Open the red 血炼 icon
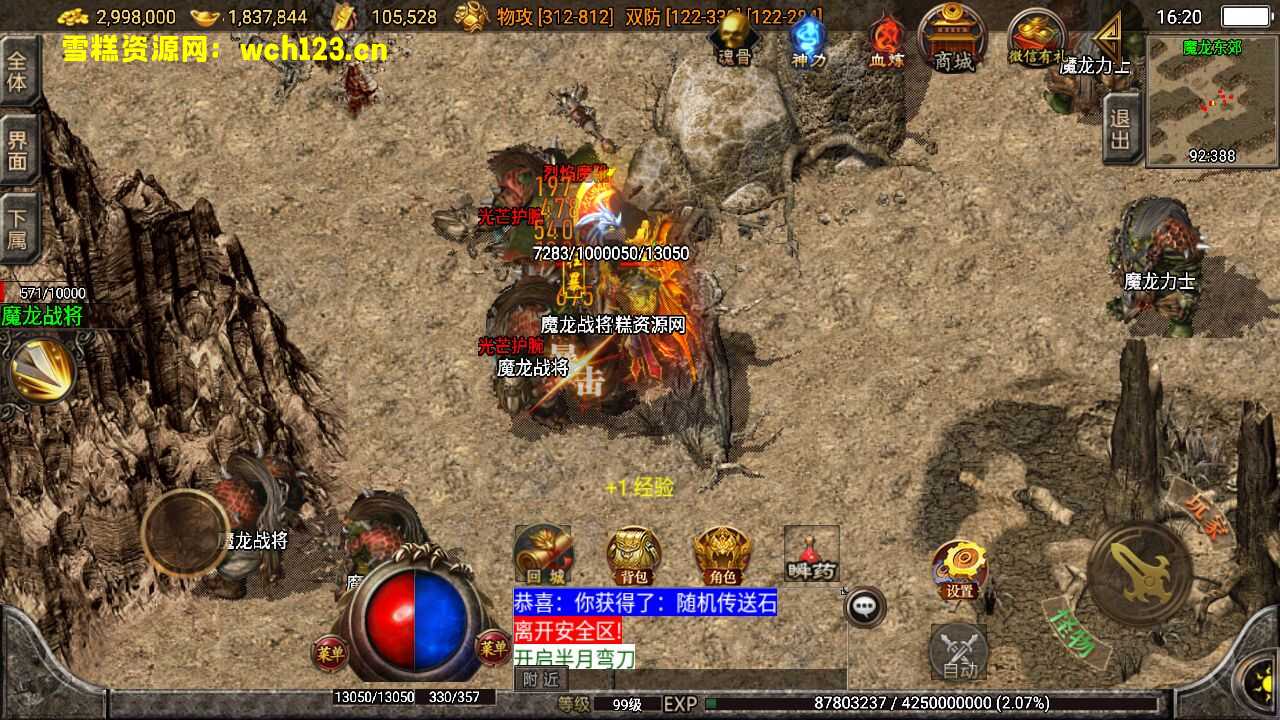1280x720 pixels. pos(885,42)
